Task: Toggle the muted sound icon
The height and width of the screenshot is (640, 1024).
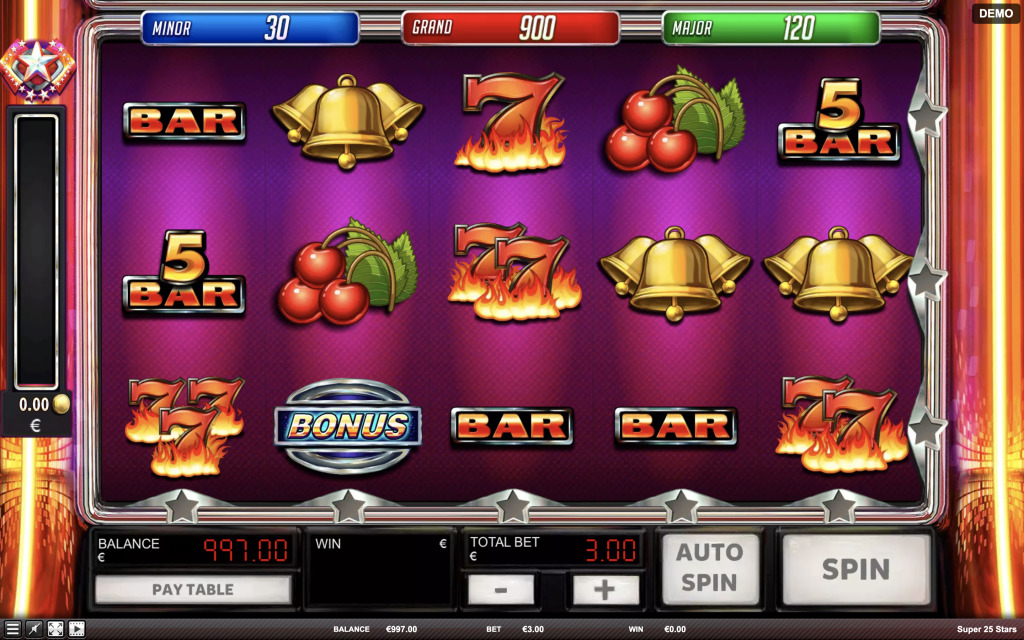Action: (34, 629)
